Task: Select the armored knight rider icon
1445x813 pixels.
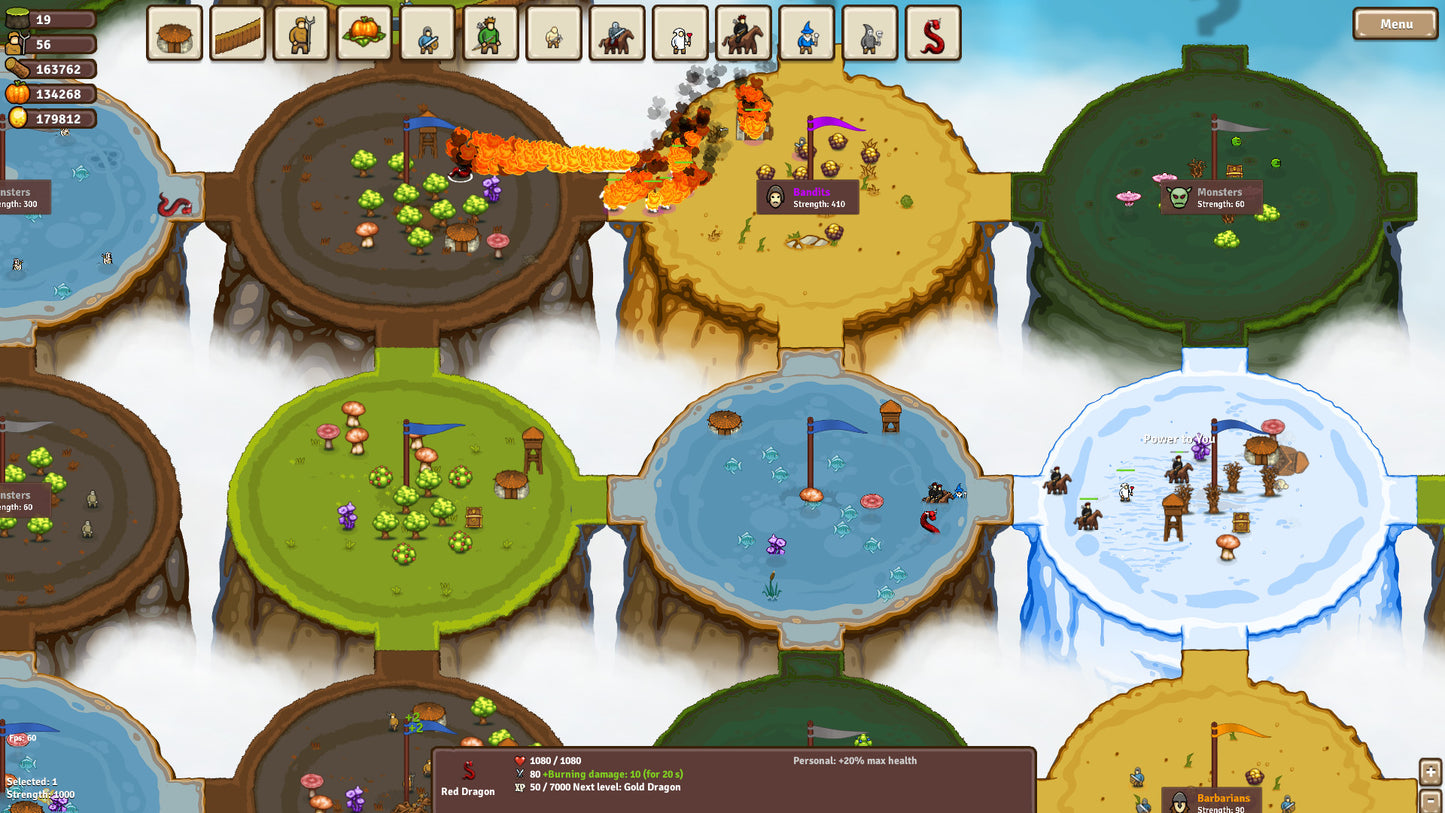Action: coord(617,33)
